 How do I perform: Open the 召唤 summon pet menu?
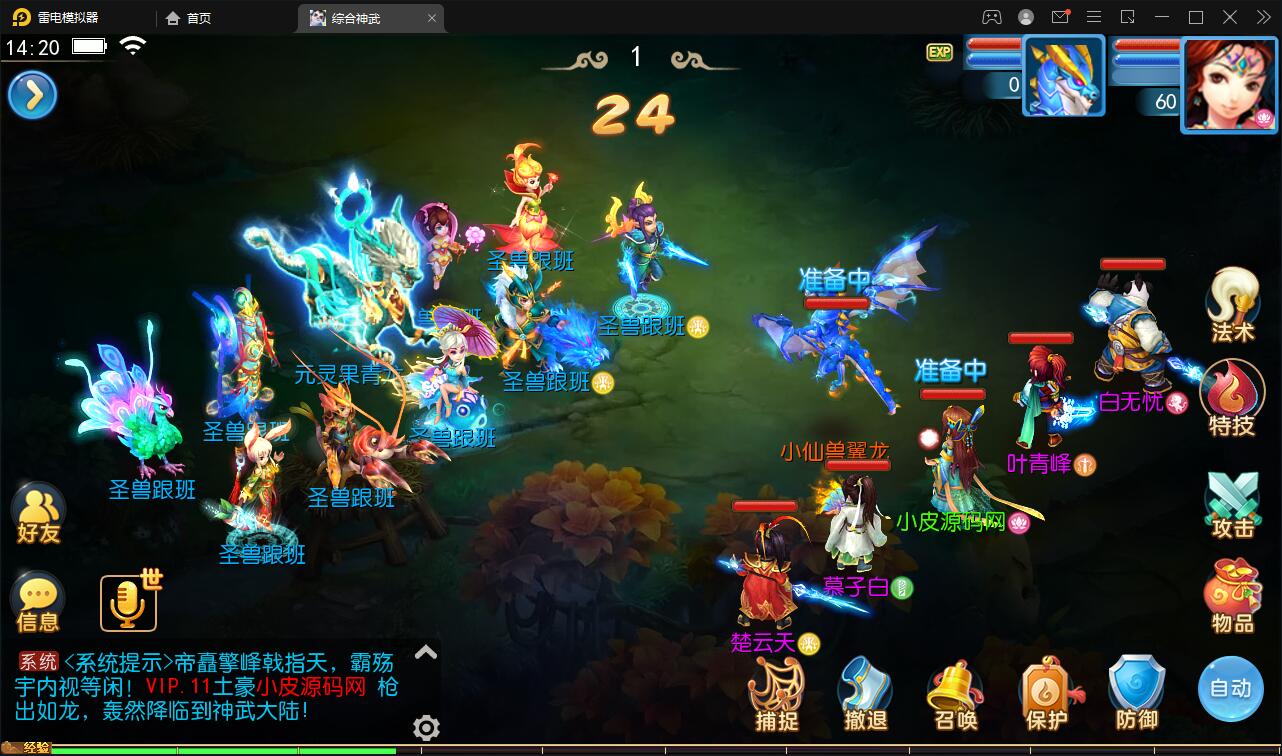click(x=955, y=690)
